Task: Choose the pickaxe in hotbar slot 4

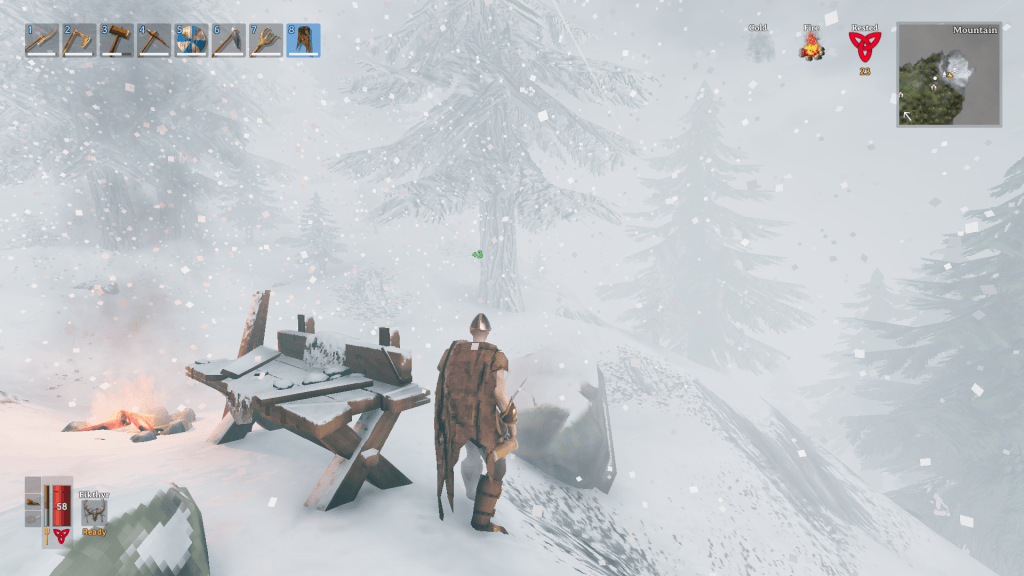Action: click(x=154, y=40)
